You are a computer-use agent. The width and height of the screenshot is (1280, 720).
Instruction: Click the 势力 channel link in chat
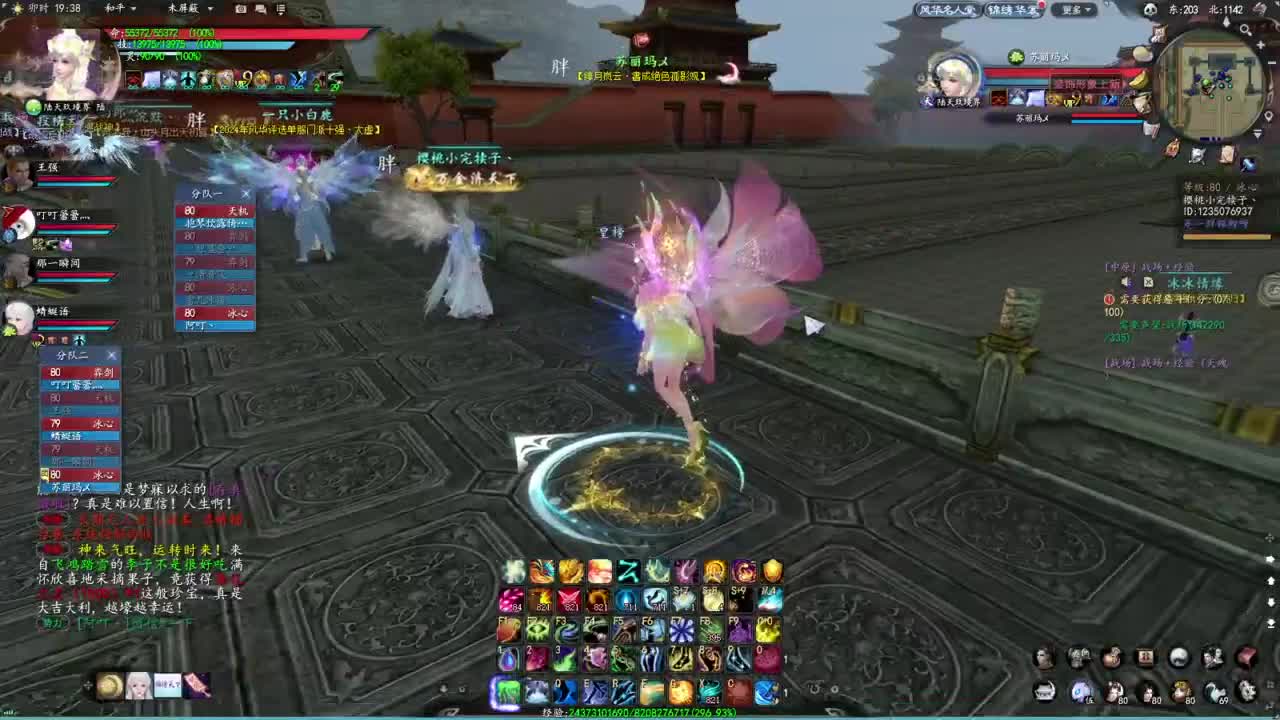[53, 622]
